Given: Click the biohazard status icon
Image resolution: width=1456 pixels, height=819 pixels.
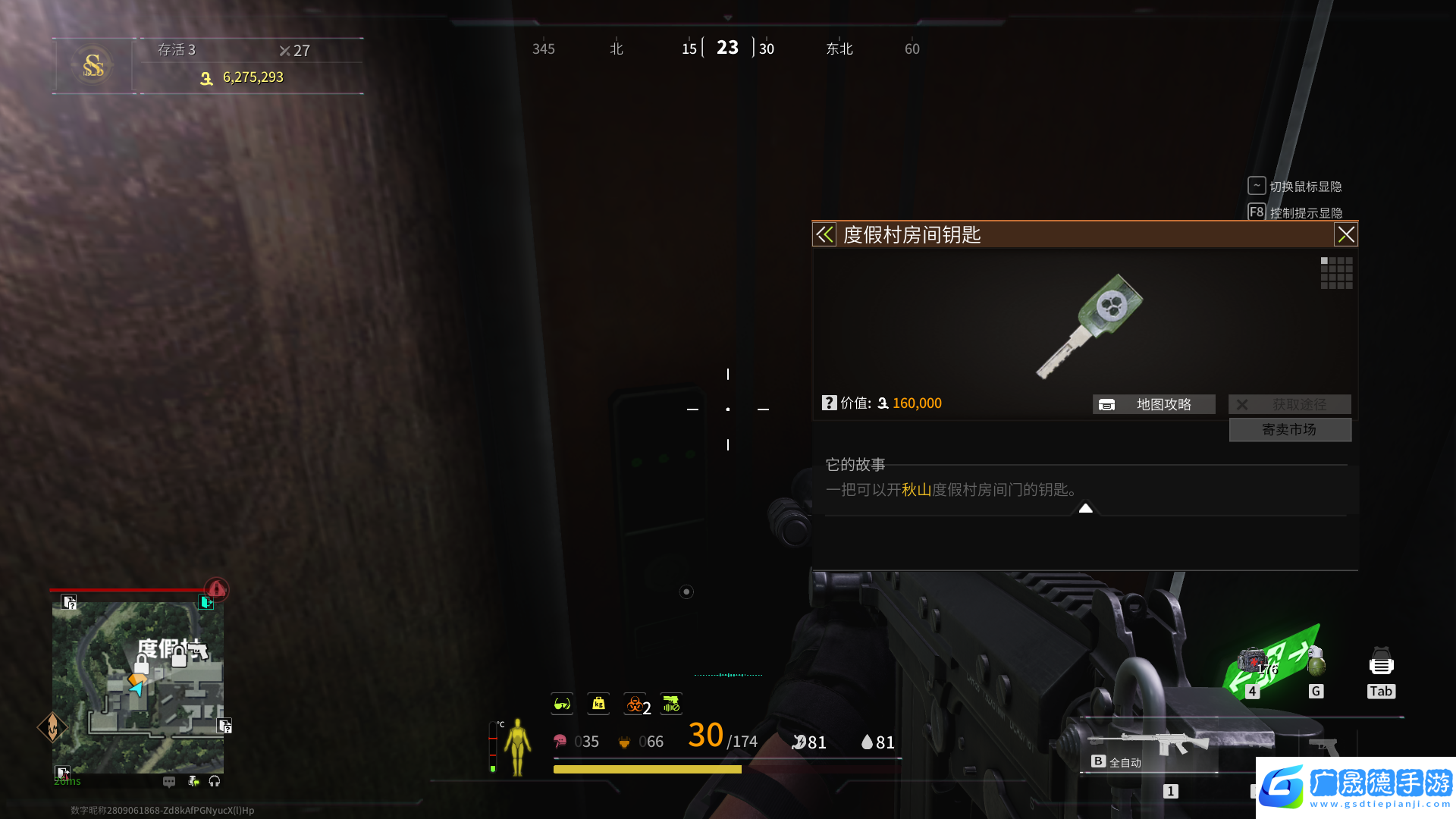Looking at the screenshot, I should [635, 704].
